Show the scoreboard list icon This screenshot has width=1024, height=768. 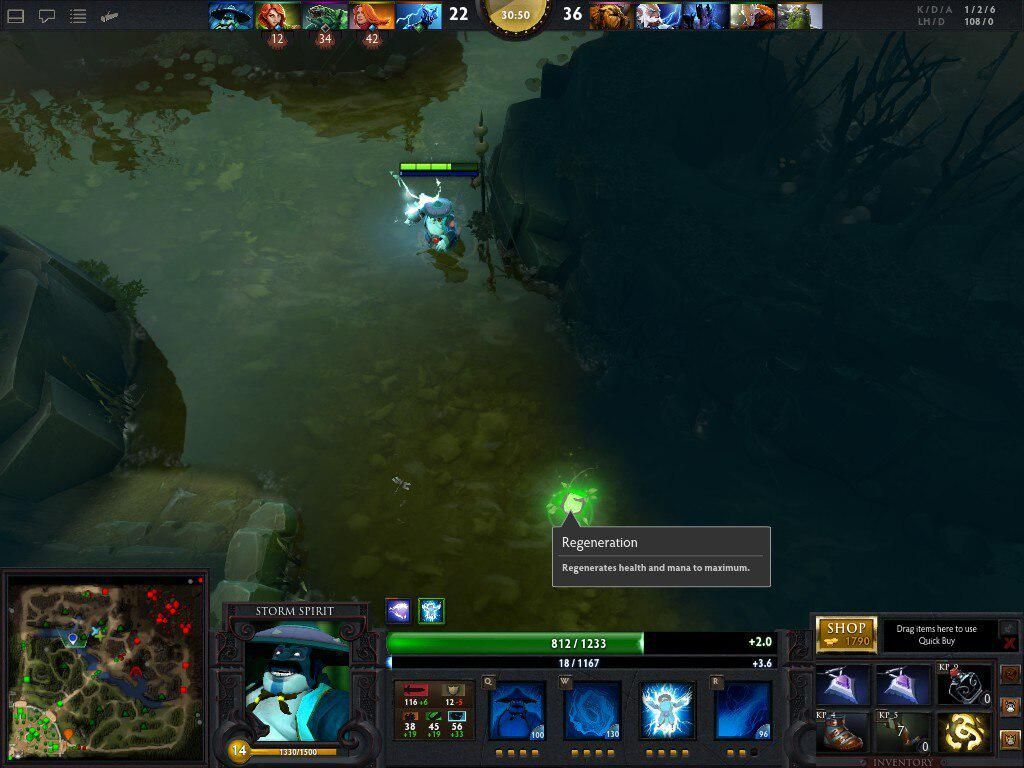(78, 16)
